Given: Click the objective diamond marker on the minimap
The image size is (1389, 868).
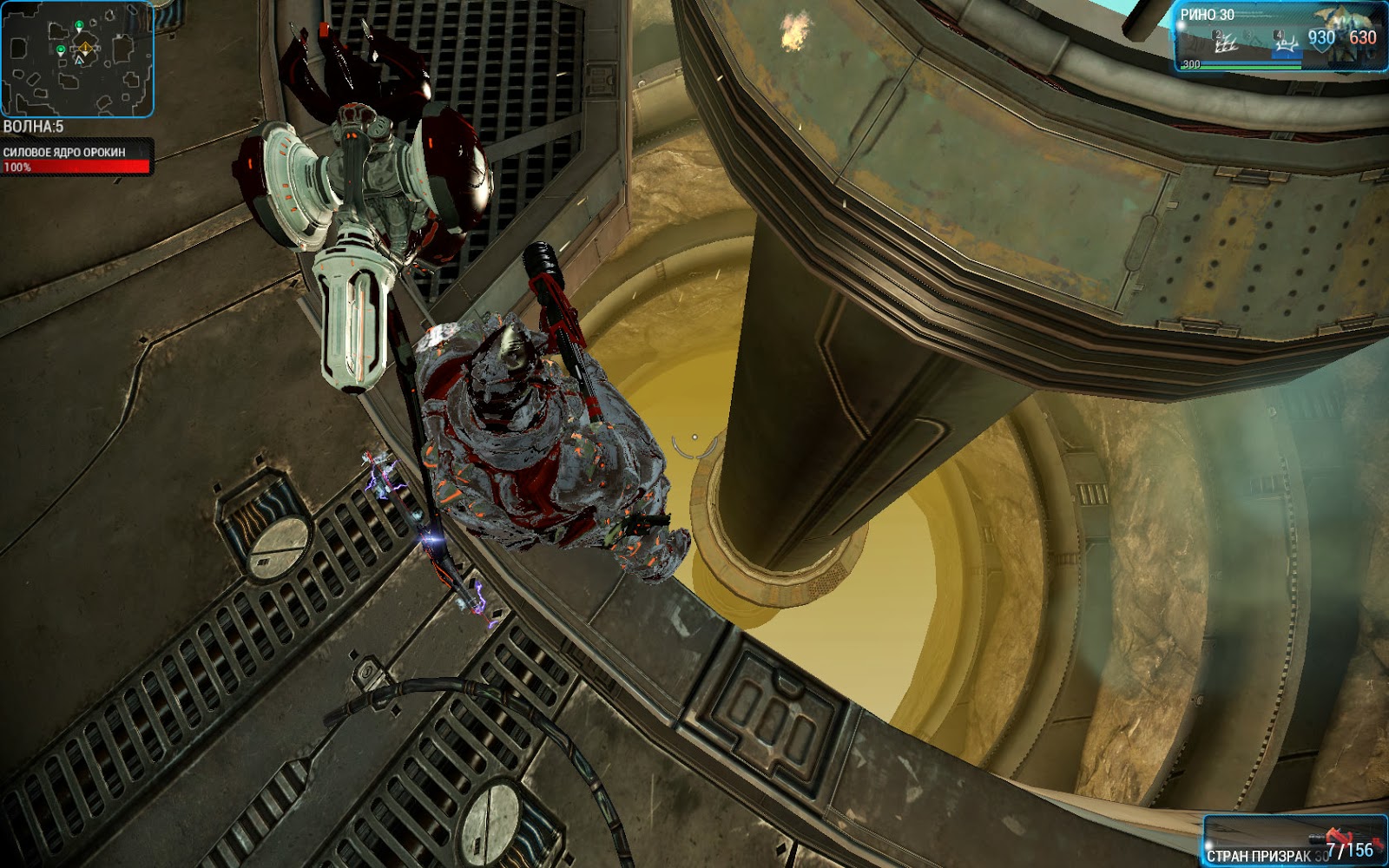Looking at the screenshot, I should point(85,48).
